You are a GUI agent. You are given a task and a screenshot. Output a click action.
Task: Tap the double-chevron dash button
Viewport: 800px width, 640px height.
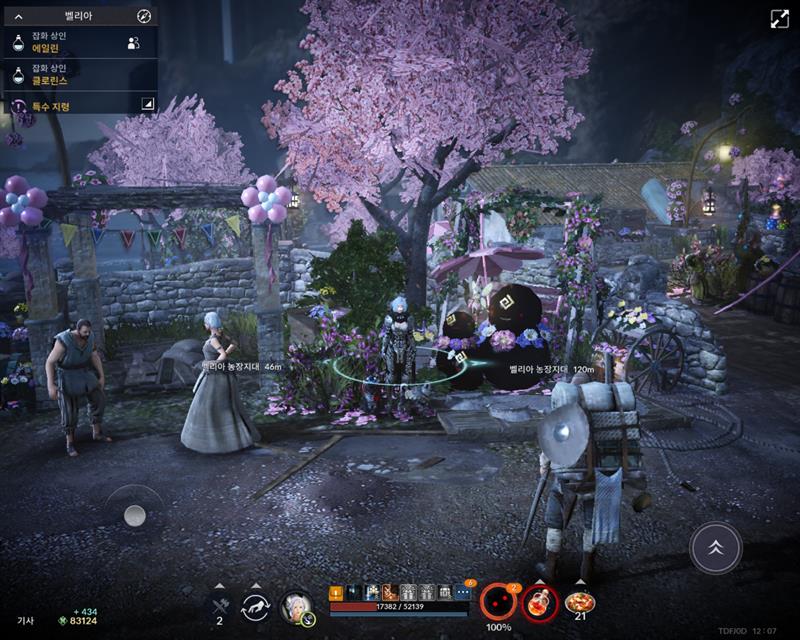(x=715, y=547)
